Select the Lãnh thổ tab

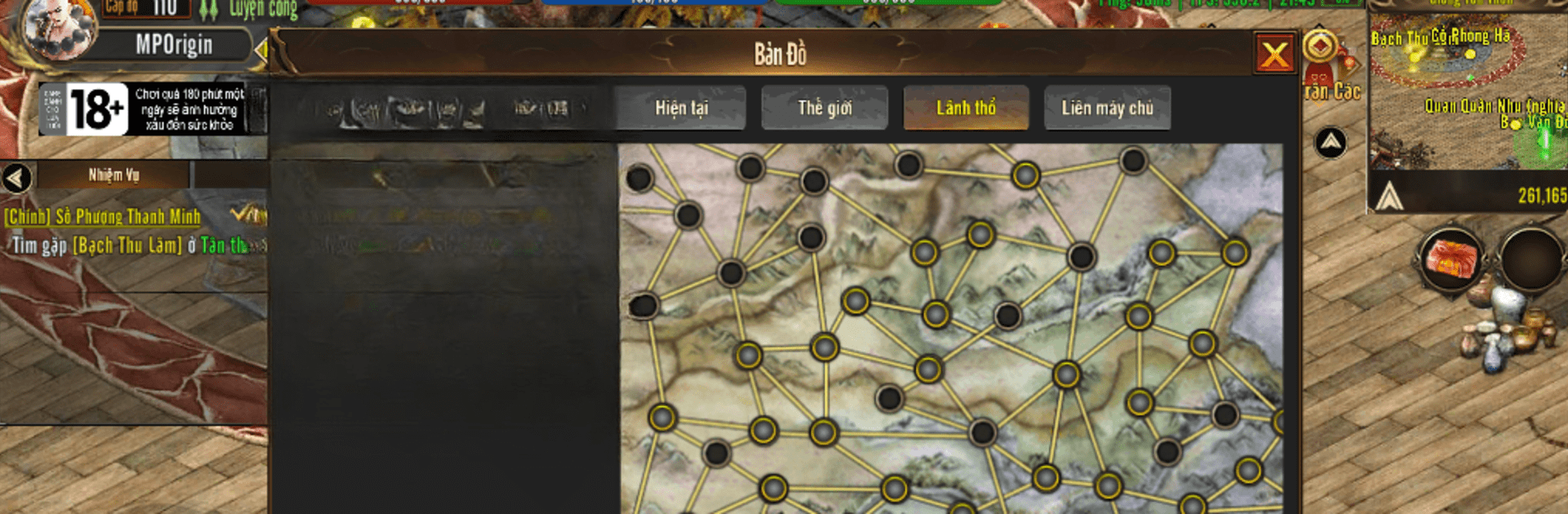[x=965, y=108]
